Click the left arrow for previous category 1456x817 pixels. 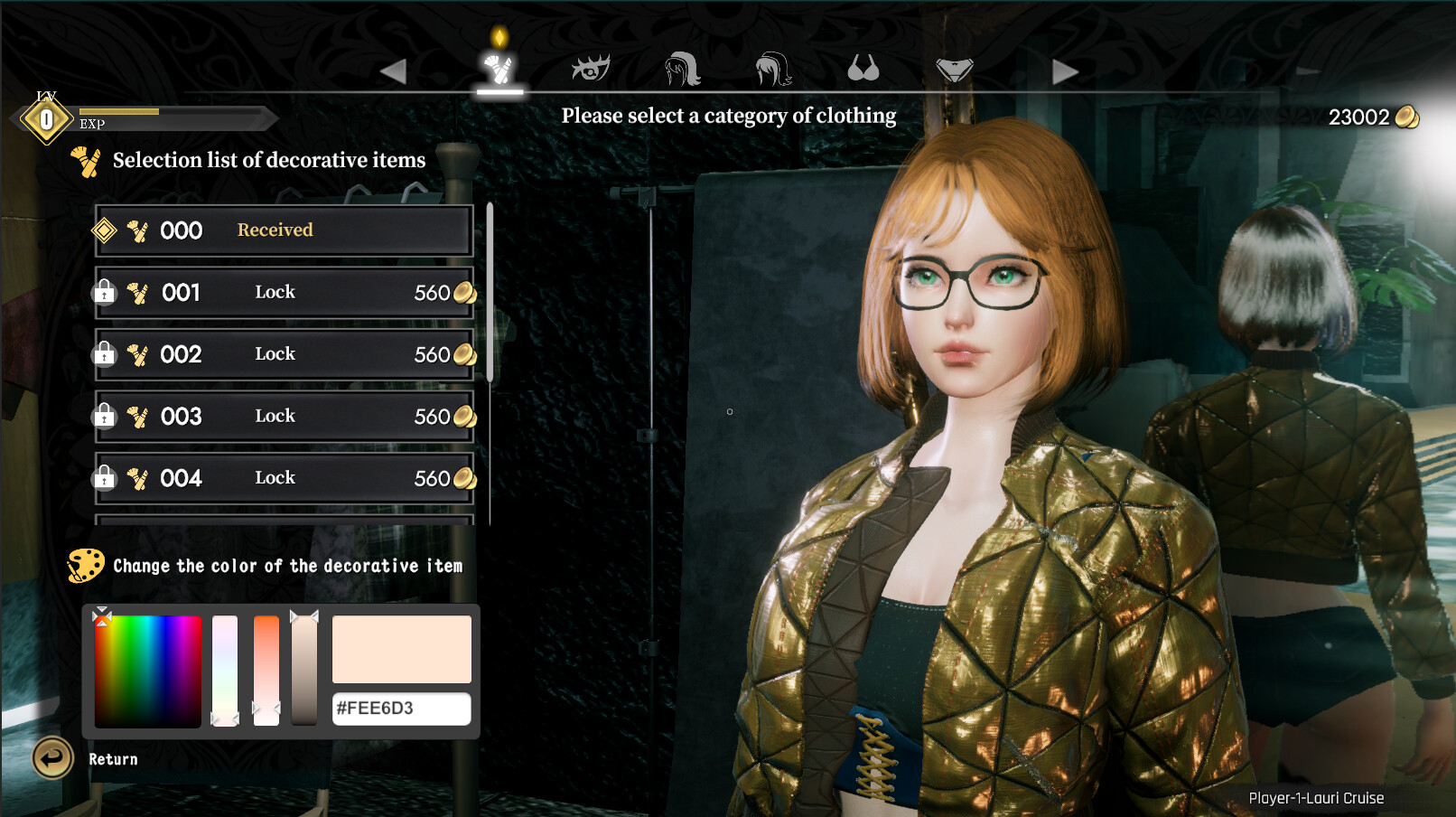394,71
